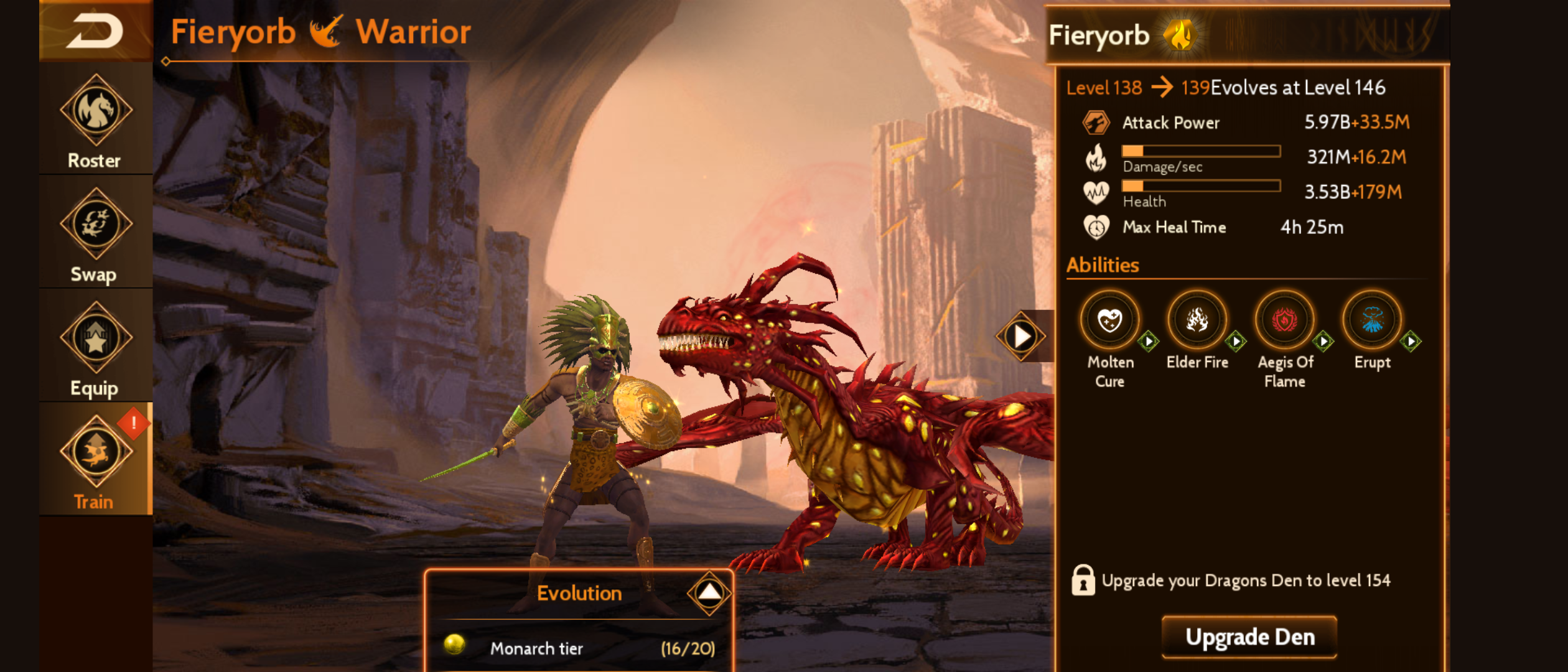Select the Monarch tier evolution row
1568x672 pixels.
pos(579,648)
